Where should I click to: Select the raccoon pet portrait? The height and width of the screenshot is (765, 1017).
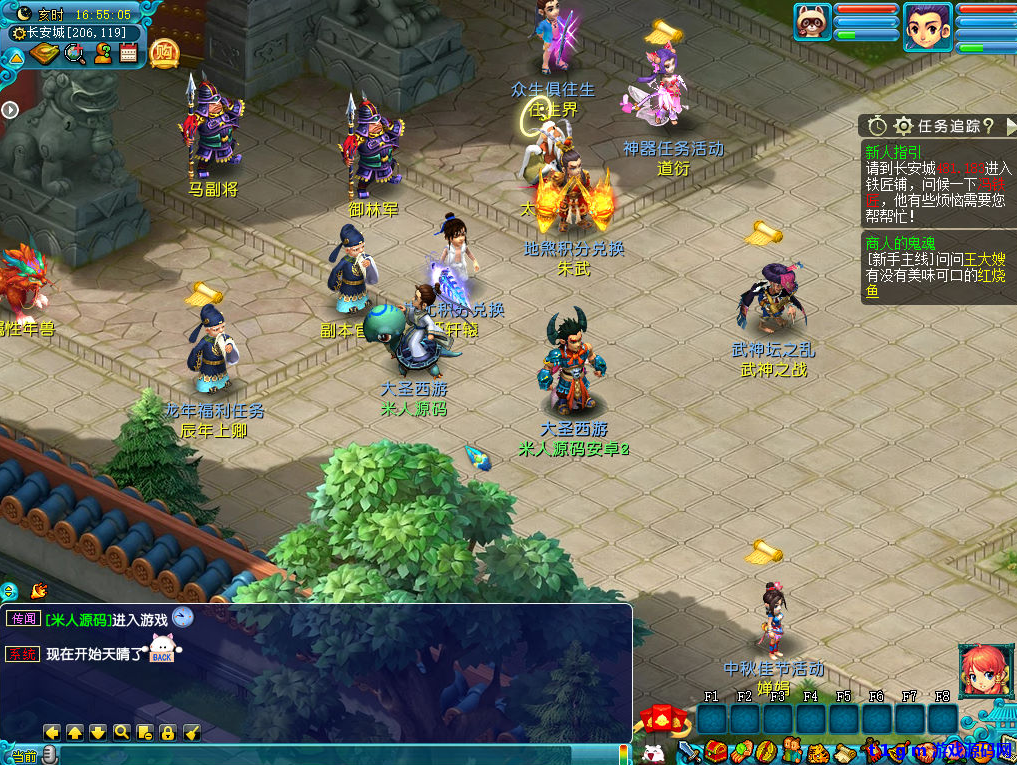813,22
